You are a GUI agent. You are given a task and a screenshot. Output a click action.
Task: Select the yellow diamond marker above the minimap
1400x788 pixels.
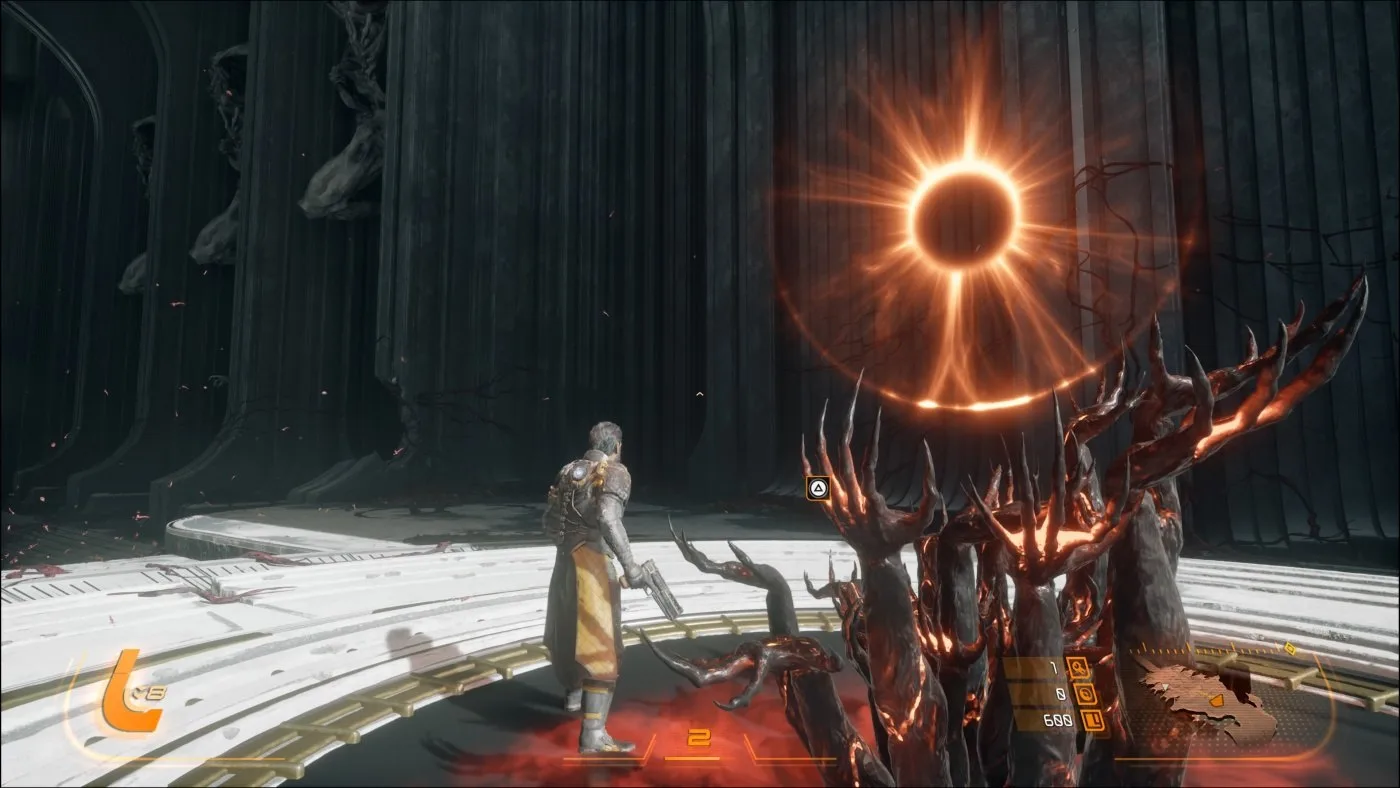point(1290,649)
